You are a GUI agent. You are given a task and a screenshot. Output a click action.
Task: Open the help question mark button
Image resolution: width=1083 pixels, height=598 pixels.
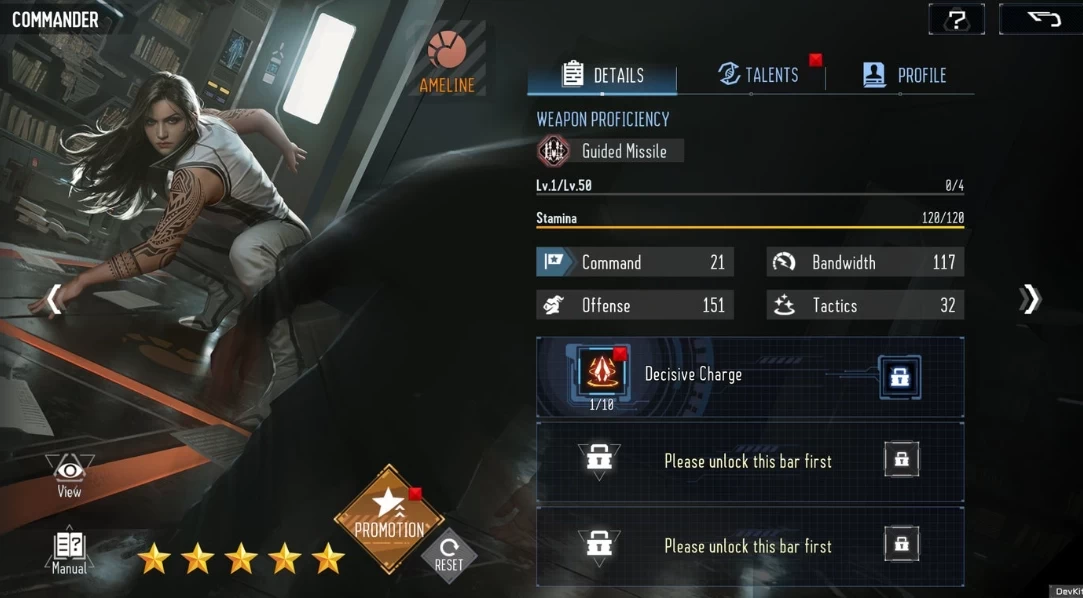956,20
